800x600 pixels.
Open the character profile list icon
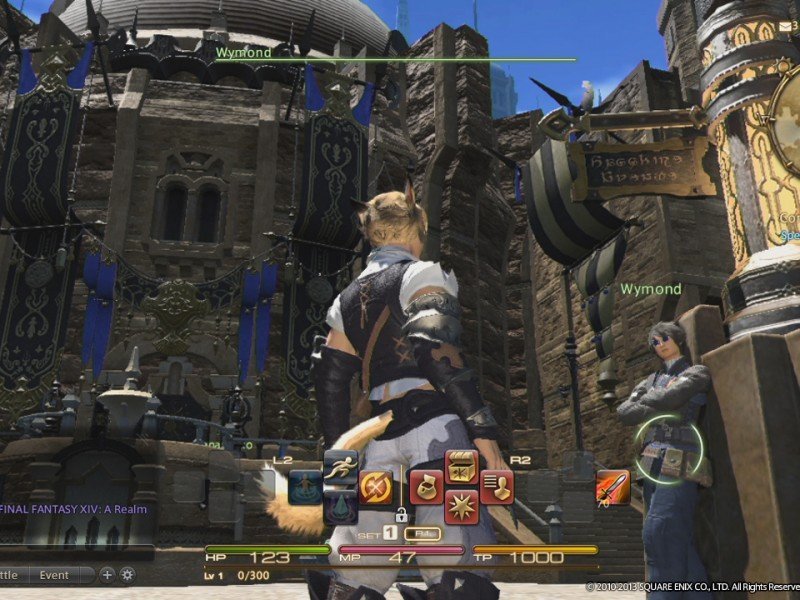495,487
